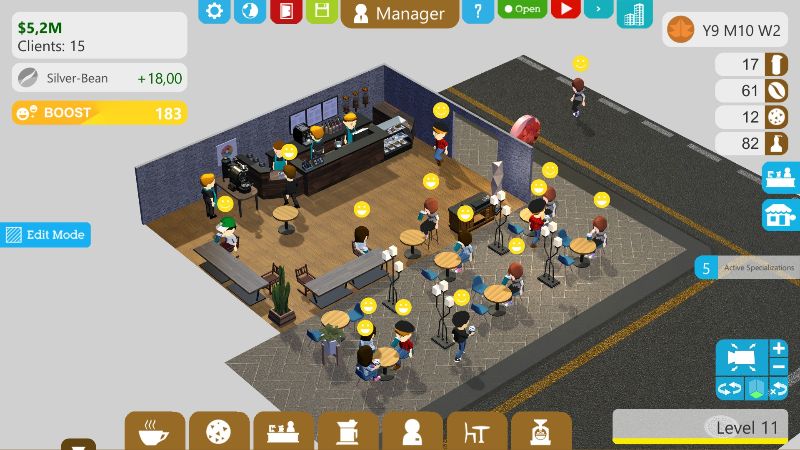Open the table and chair furniture menu
The height and width of the screenshot is (450, 800).
pyautogui.click(x=475, y=432)
